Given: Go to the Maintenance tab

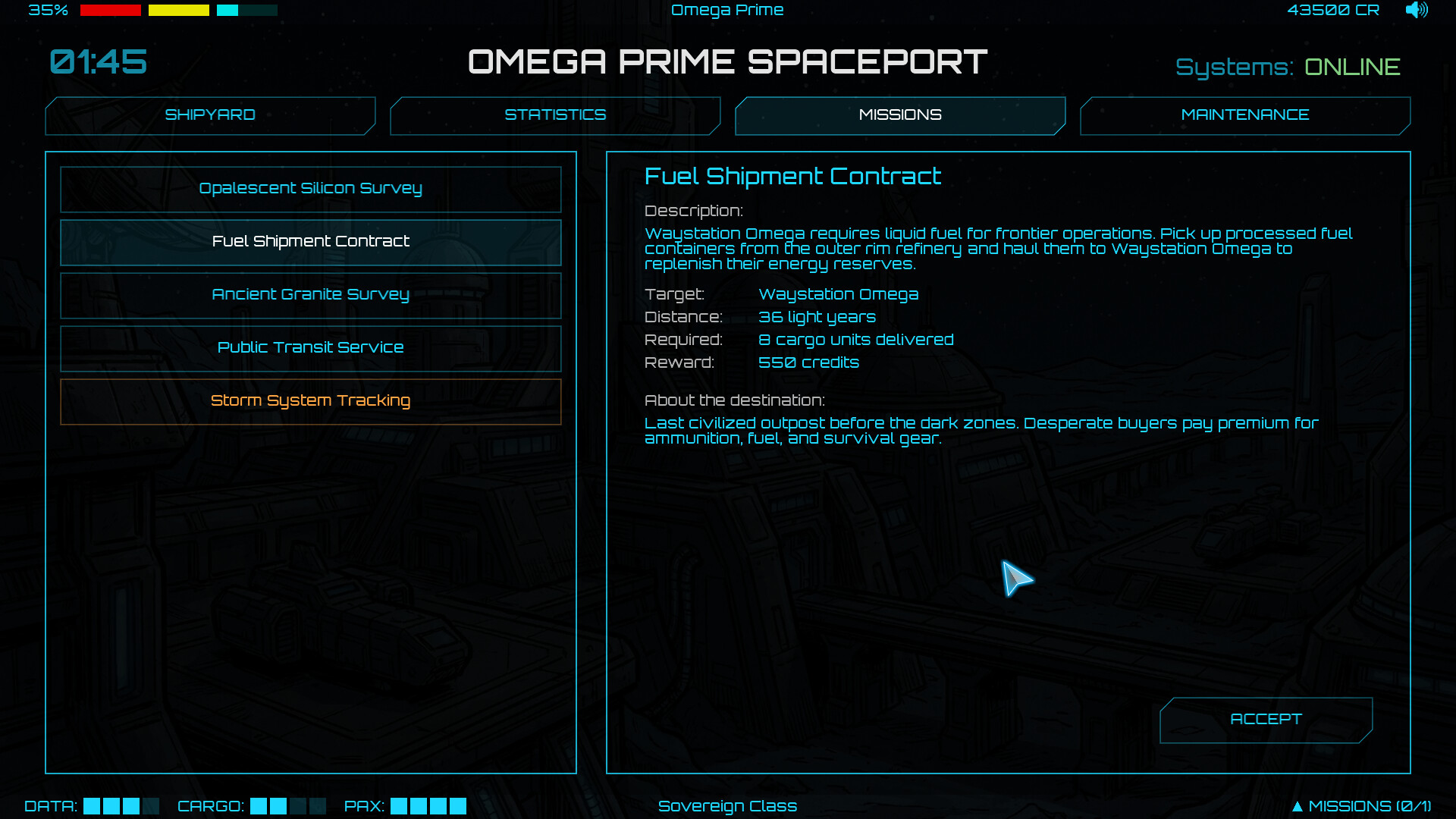Looking at the screenshot, I should pos(1244,115).
